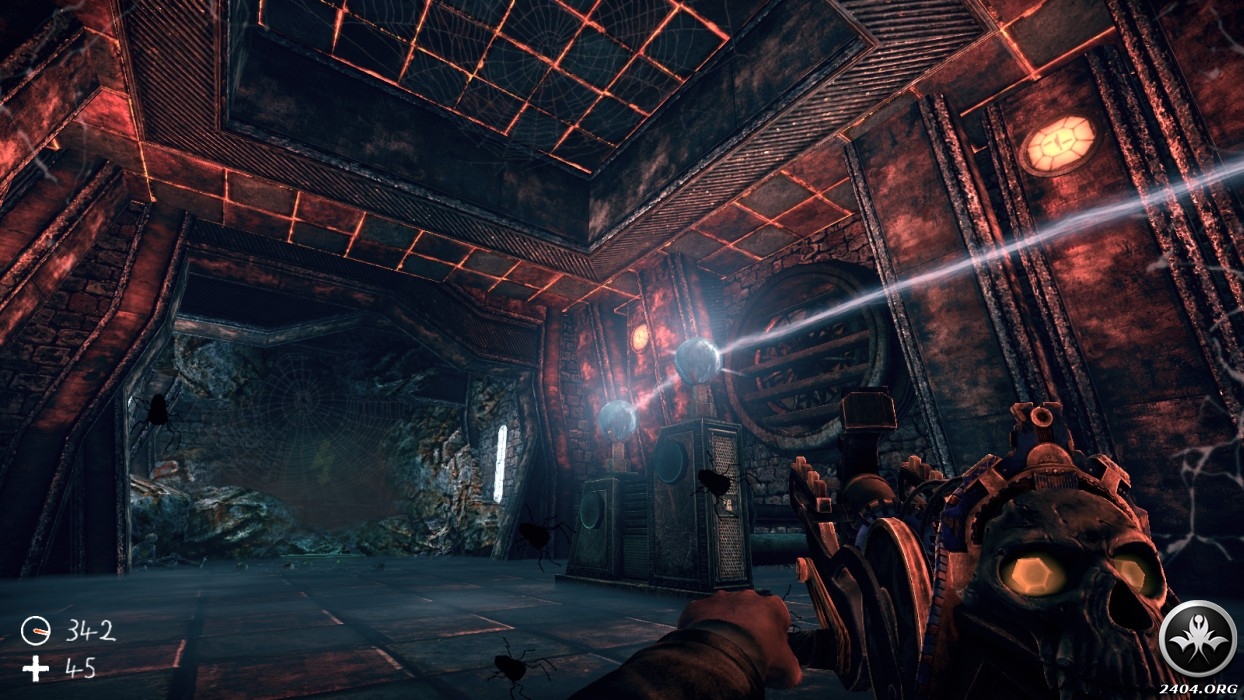Click the white health cross icon
This screenshot has width=1244, height=700.
point(36,667)
